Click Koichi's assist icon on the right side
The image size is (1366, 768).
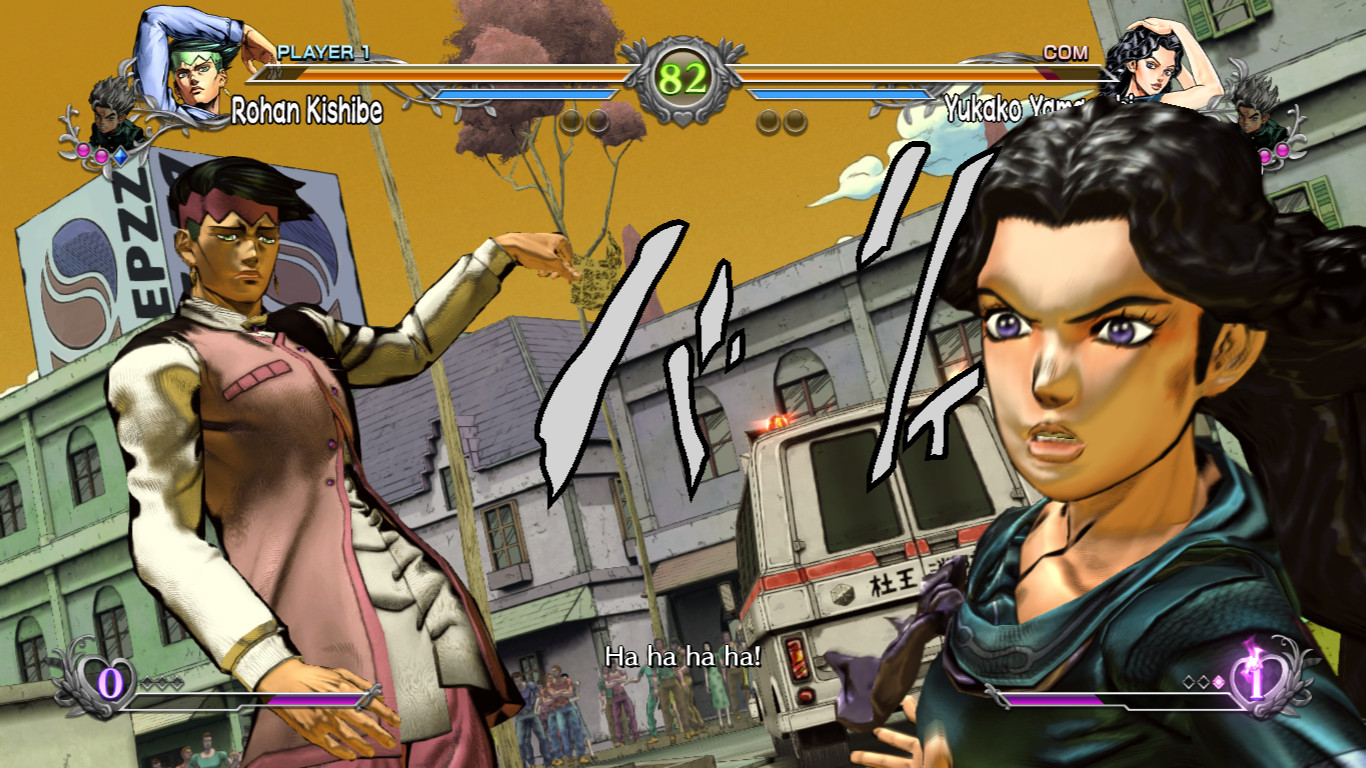(x=1254, y=122)
